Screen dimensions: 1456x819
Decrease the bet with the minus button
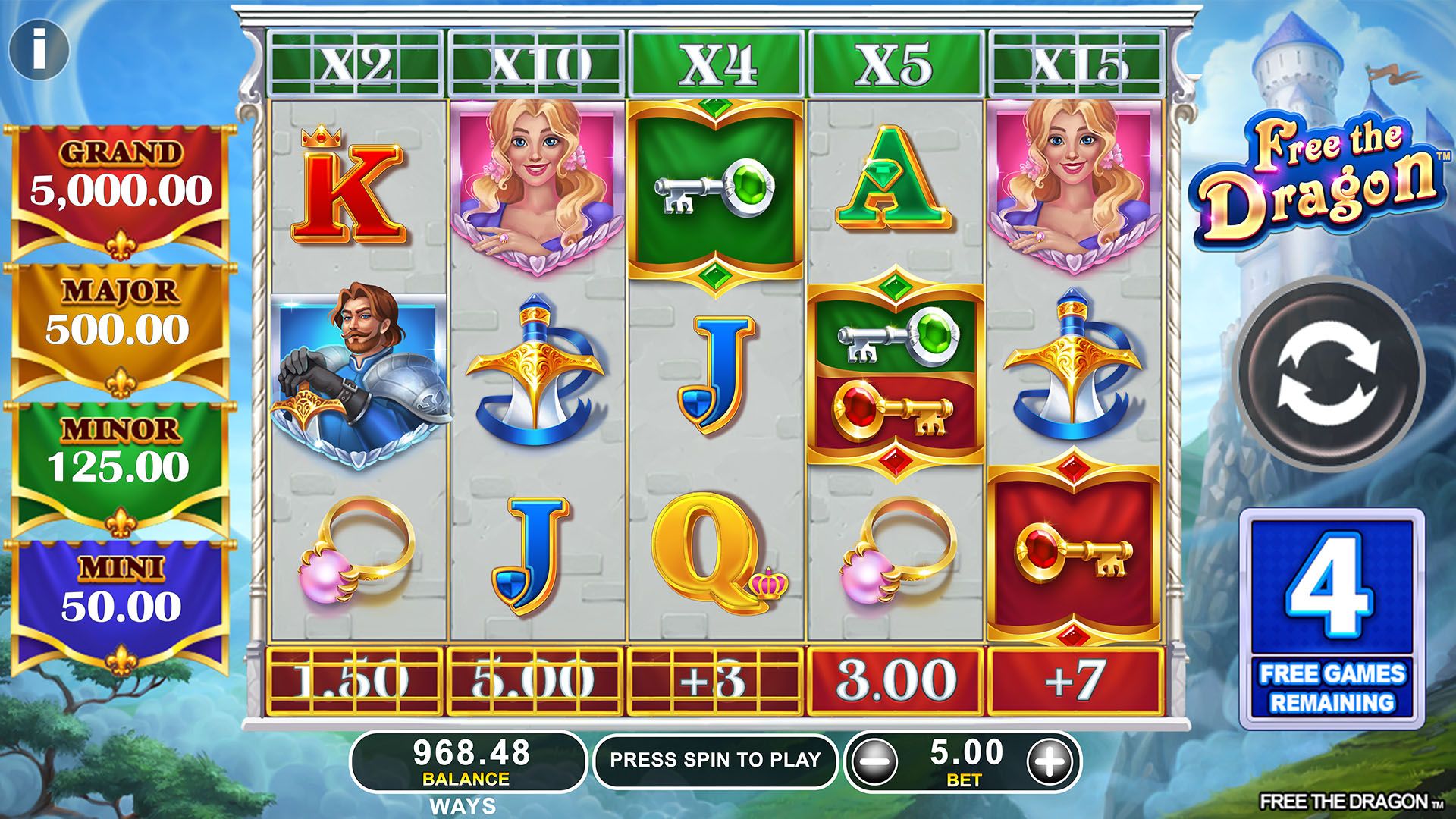coord(874,761)
